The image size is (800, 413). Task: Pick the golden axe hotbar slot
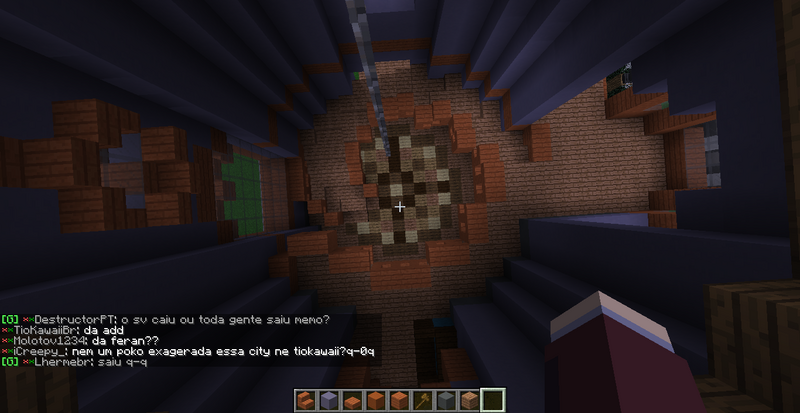click(x=421, y=400)
